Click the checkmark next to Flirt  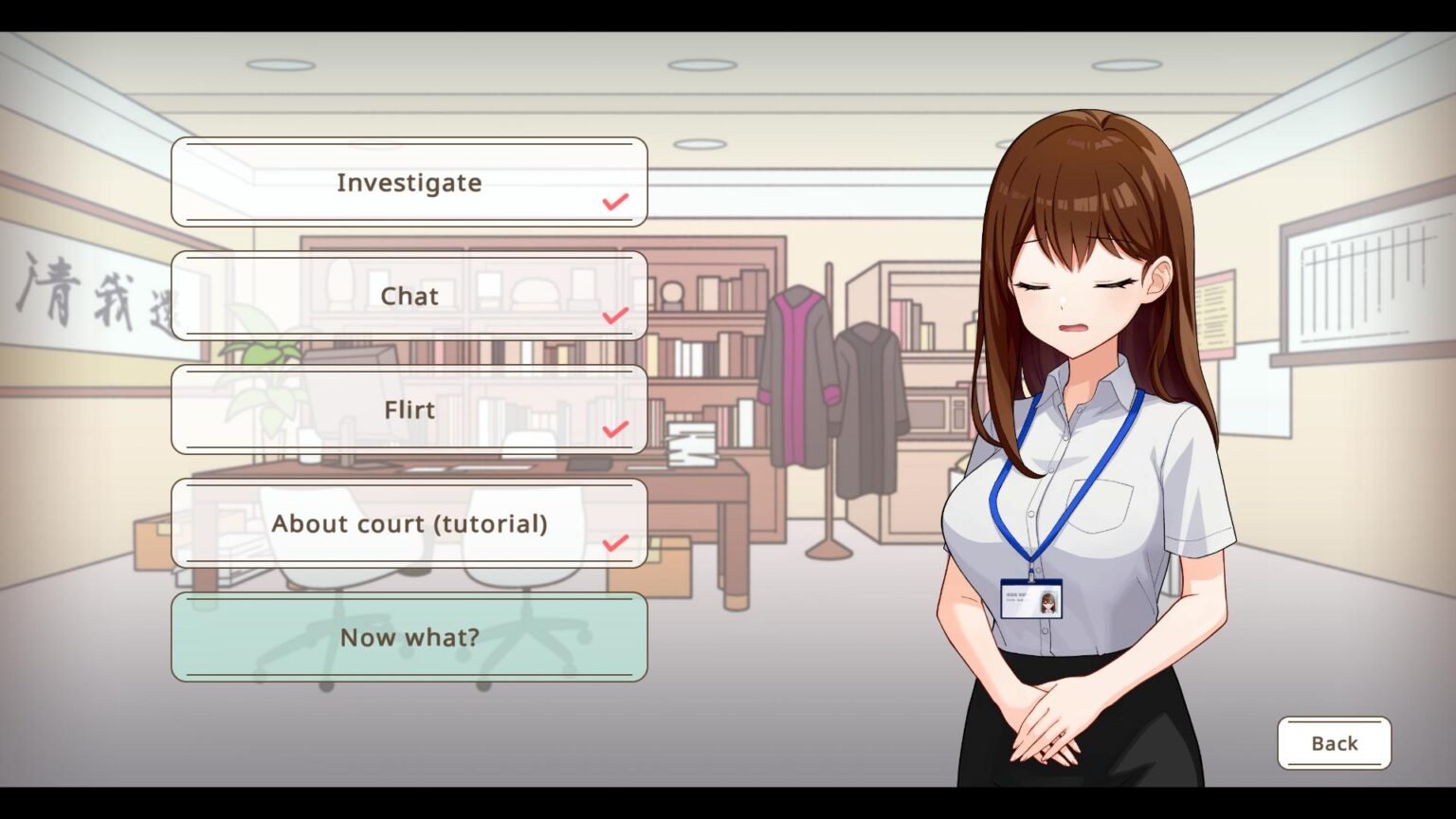tap(615, 428)
